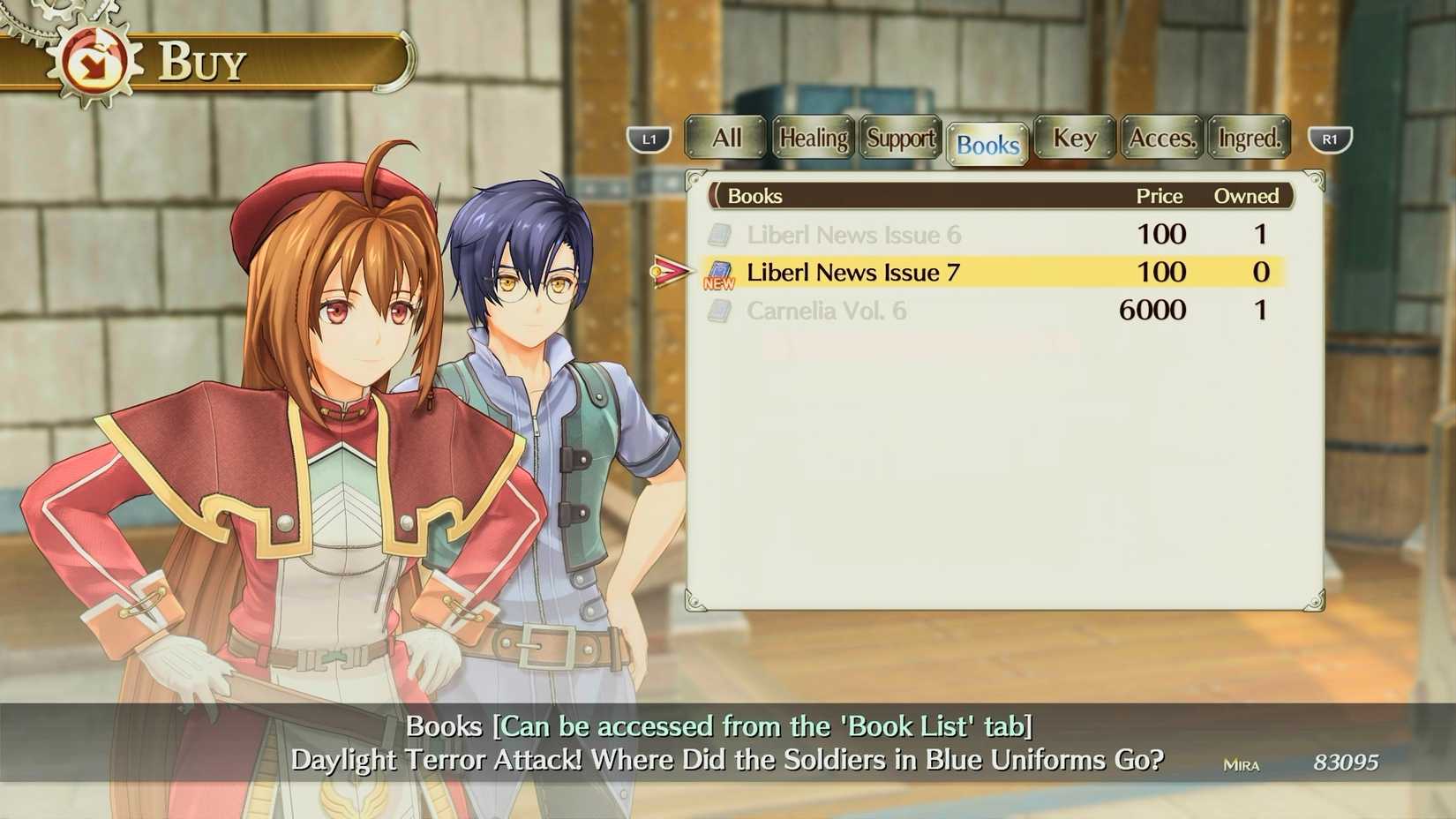The width and height of the screenshot is (1456, 819).
Task: Switch to the Key items tab
Action: coord(1073,138)
